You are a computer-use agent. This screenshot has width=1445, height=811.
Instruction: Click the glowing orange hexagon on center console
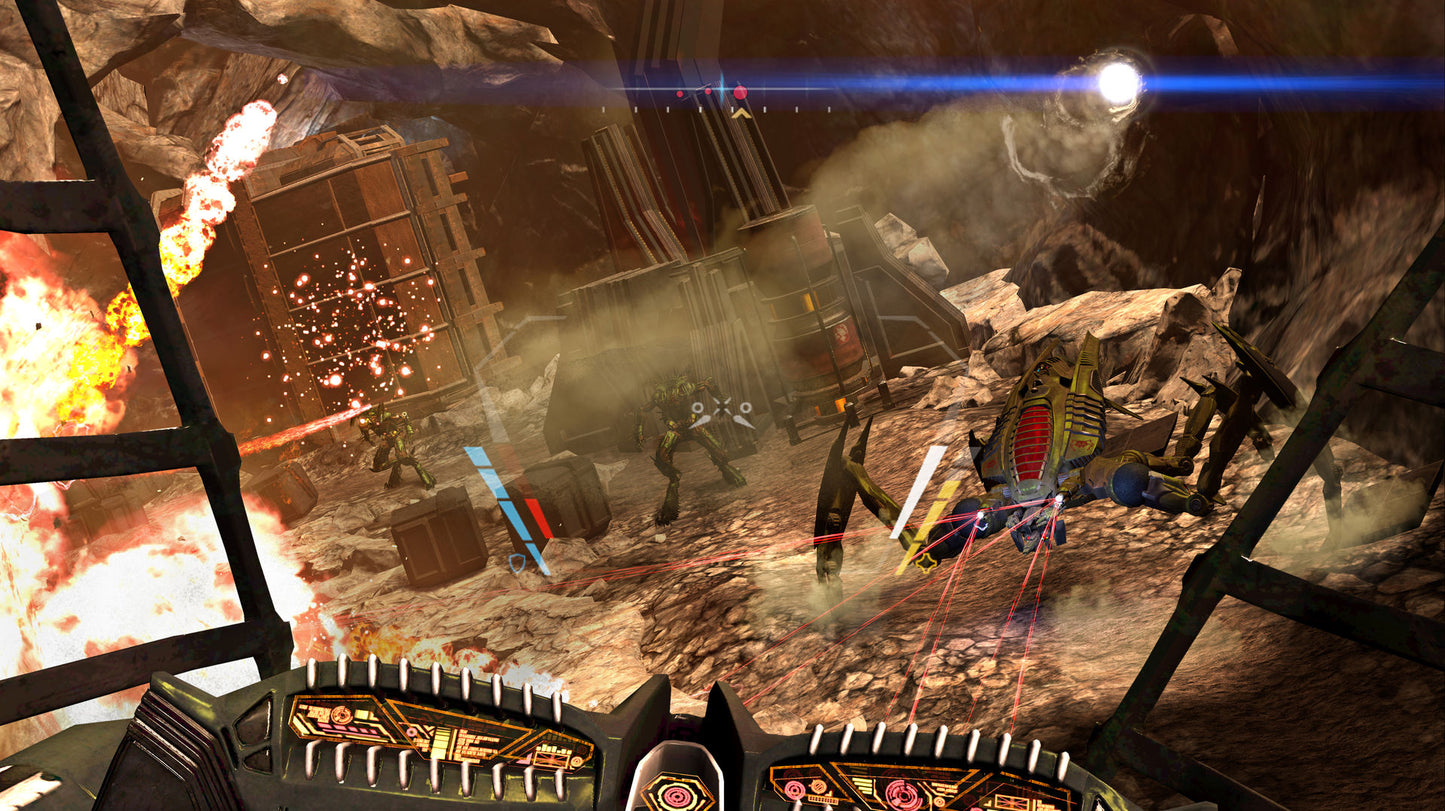tap(676, 794)
